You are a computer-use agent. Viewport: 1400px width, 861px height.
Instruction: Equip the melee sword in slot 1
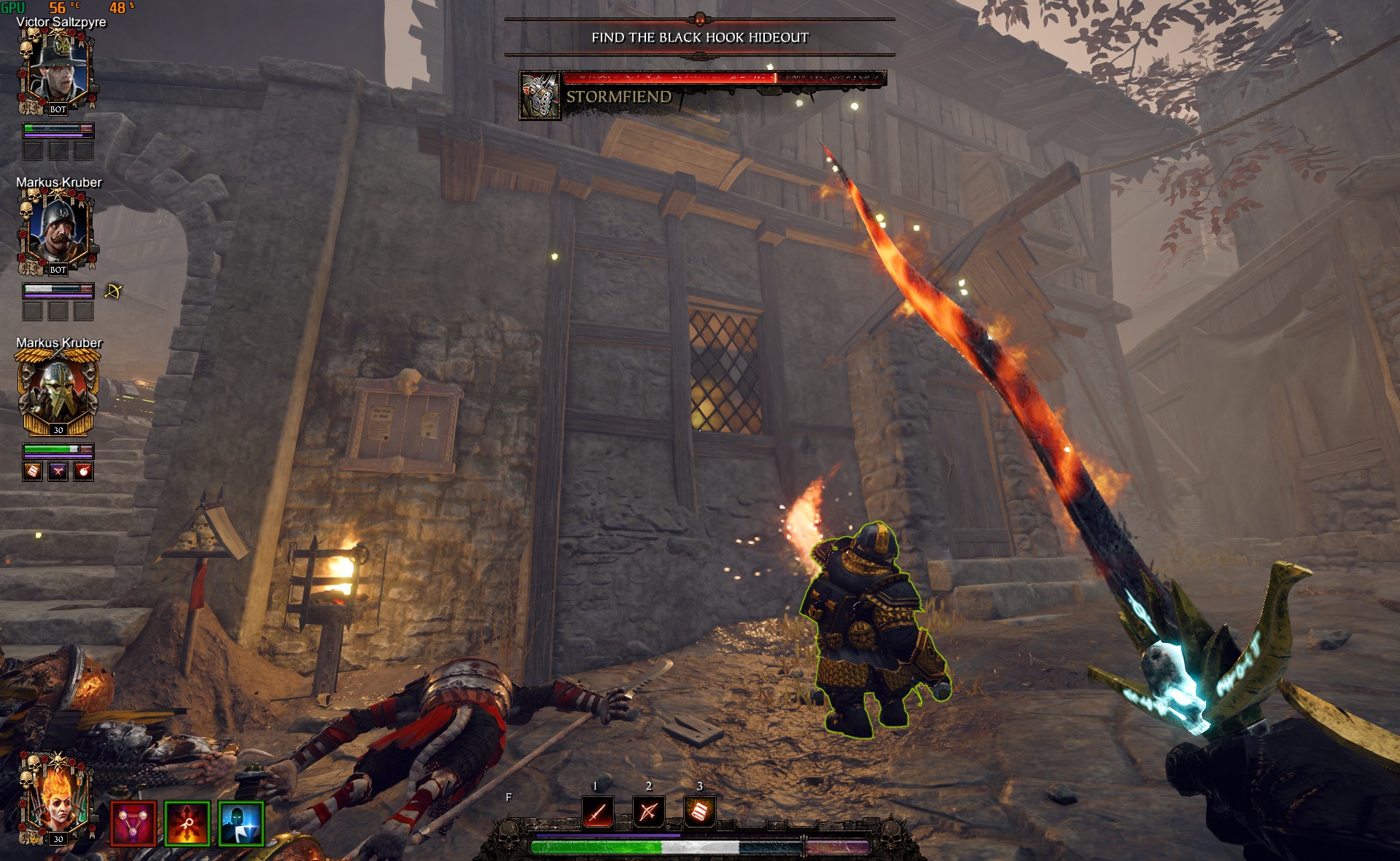[597, 811]
